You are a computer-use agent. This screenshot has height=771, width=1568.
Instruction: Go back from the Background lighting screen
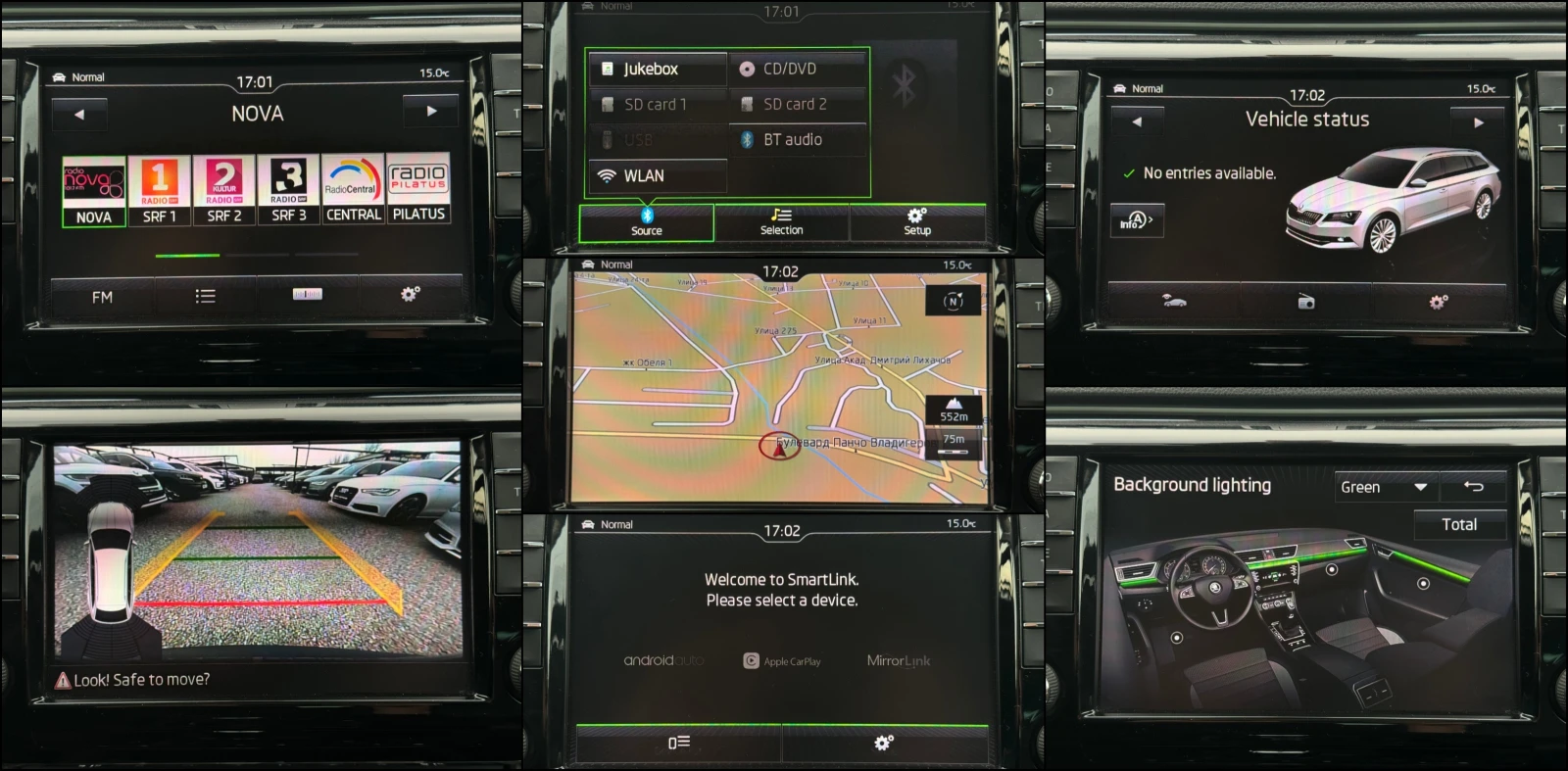point(1473,486)
